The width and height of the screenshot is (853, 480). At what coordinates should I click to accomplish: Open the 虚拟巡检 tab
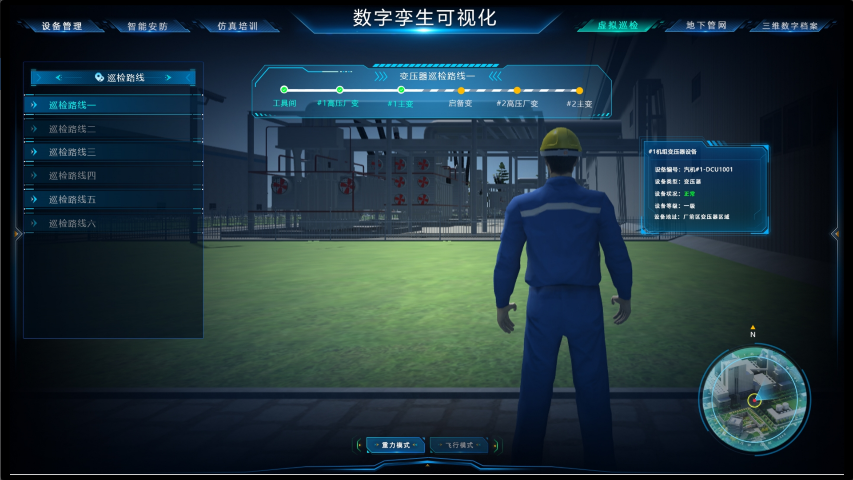[x=616, y=25]
